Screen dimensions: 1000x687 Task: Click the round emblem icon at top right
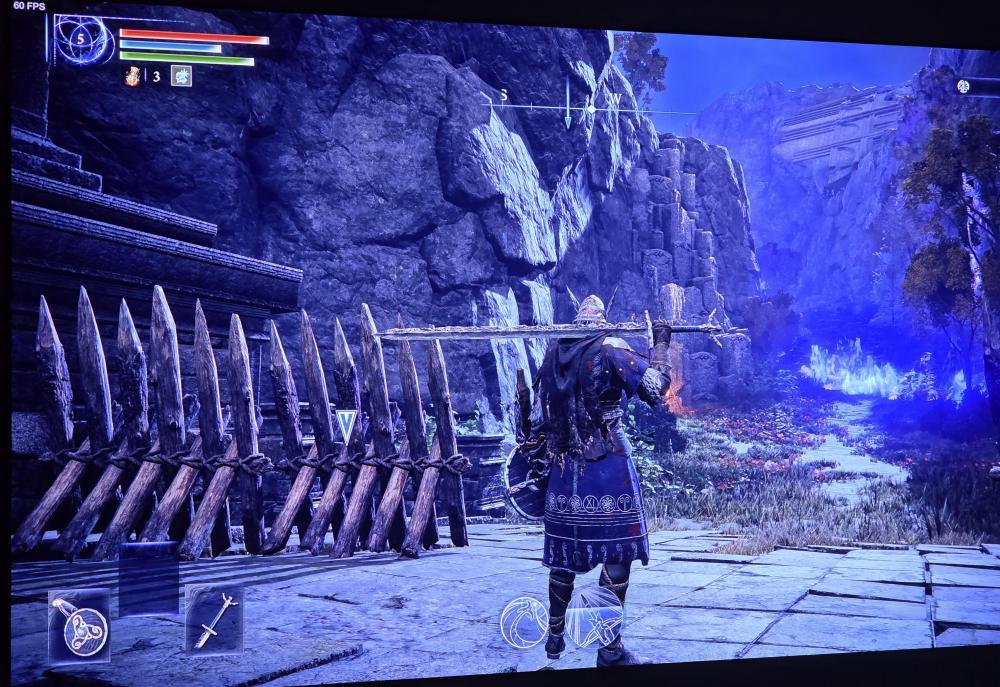[x=964, y=87]
